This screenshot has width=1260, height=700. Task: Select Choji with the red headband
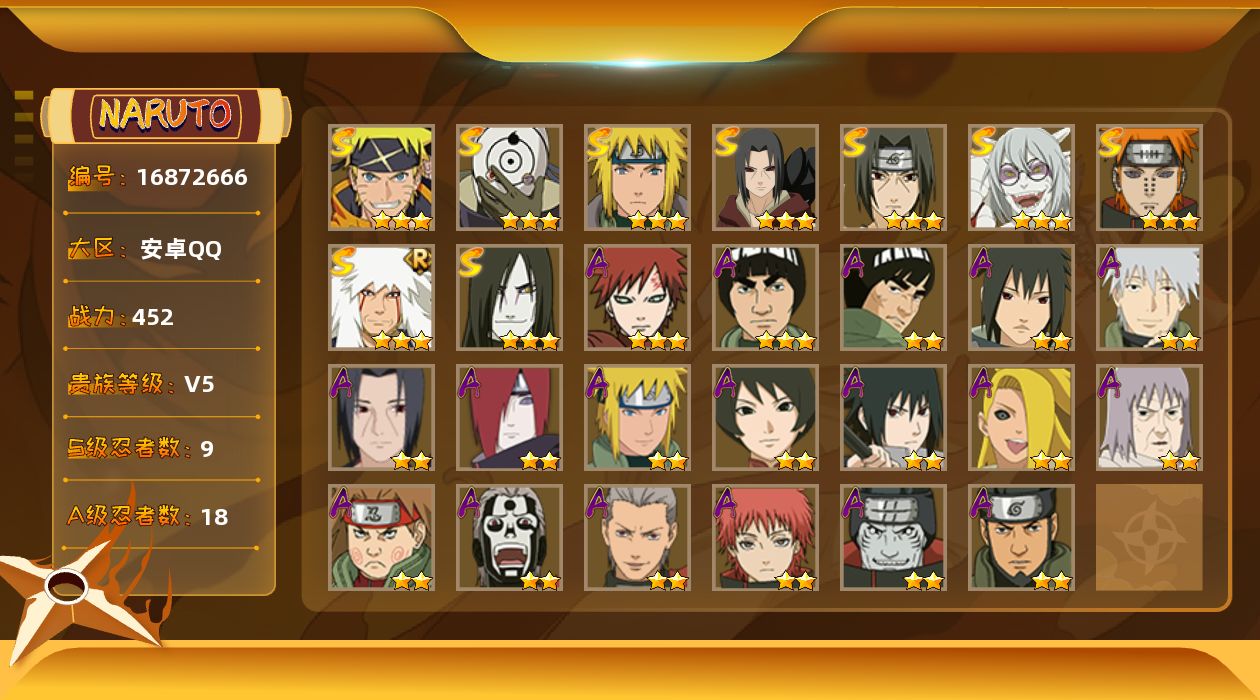coord(381,537)
